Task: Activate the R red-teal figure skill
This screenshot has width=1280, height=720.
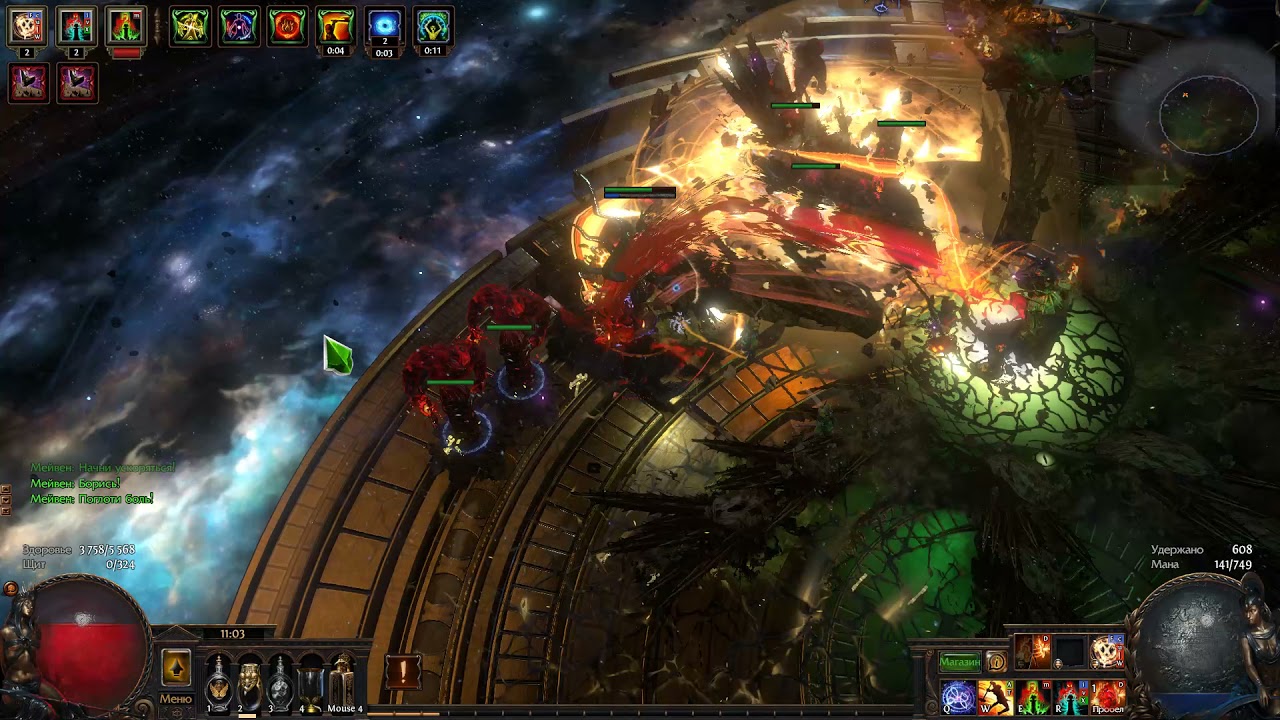Action: pos(1069,695)
